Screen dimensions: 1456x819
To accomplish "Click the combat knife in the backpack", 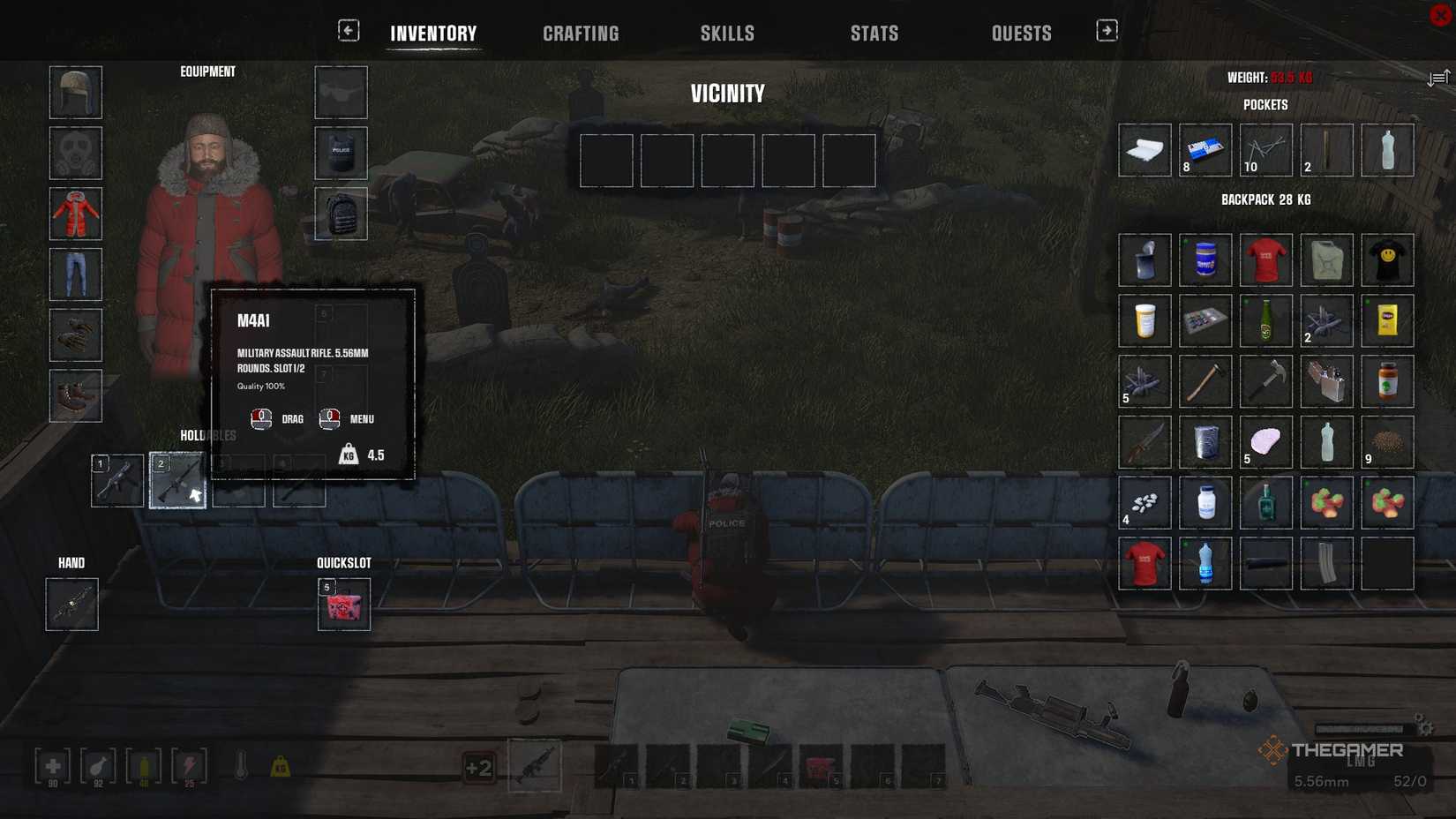I will point(1145,441).
